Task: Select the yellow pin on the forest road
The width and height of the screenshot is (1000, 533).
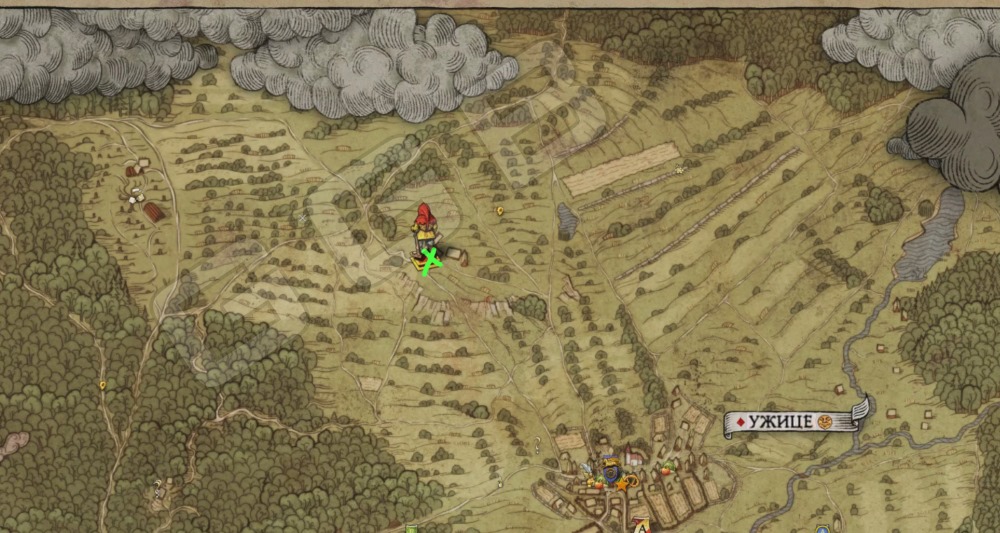Action: point(101,383)
